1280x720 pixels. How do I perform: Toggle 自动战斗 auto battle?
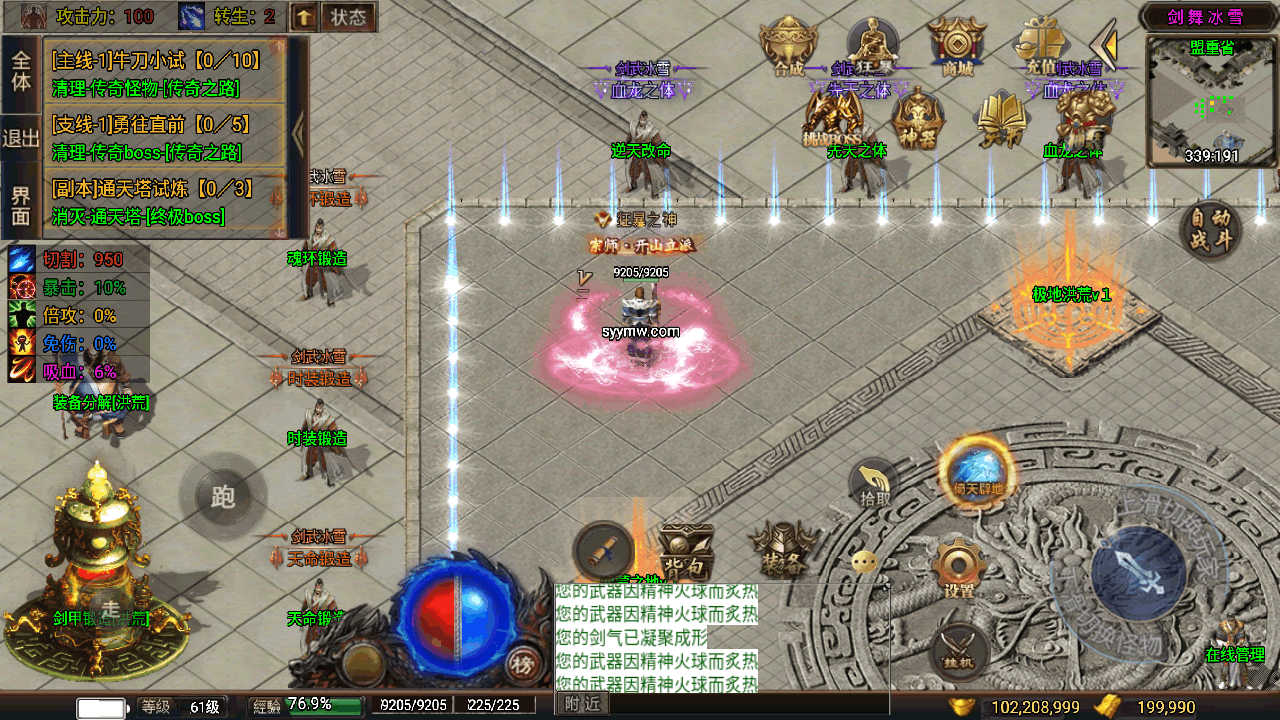(1211, 230)
